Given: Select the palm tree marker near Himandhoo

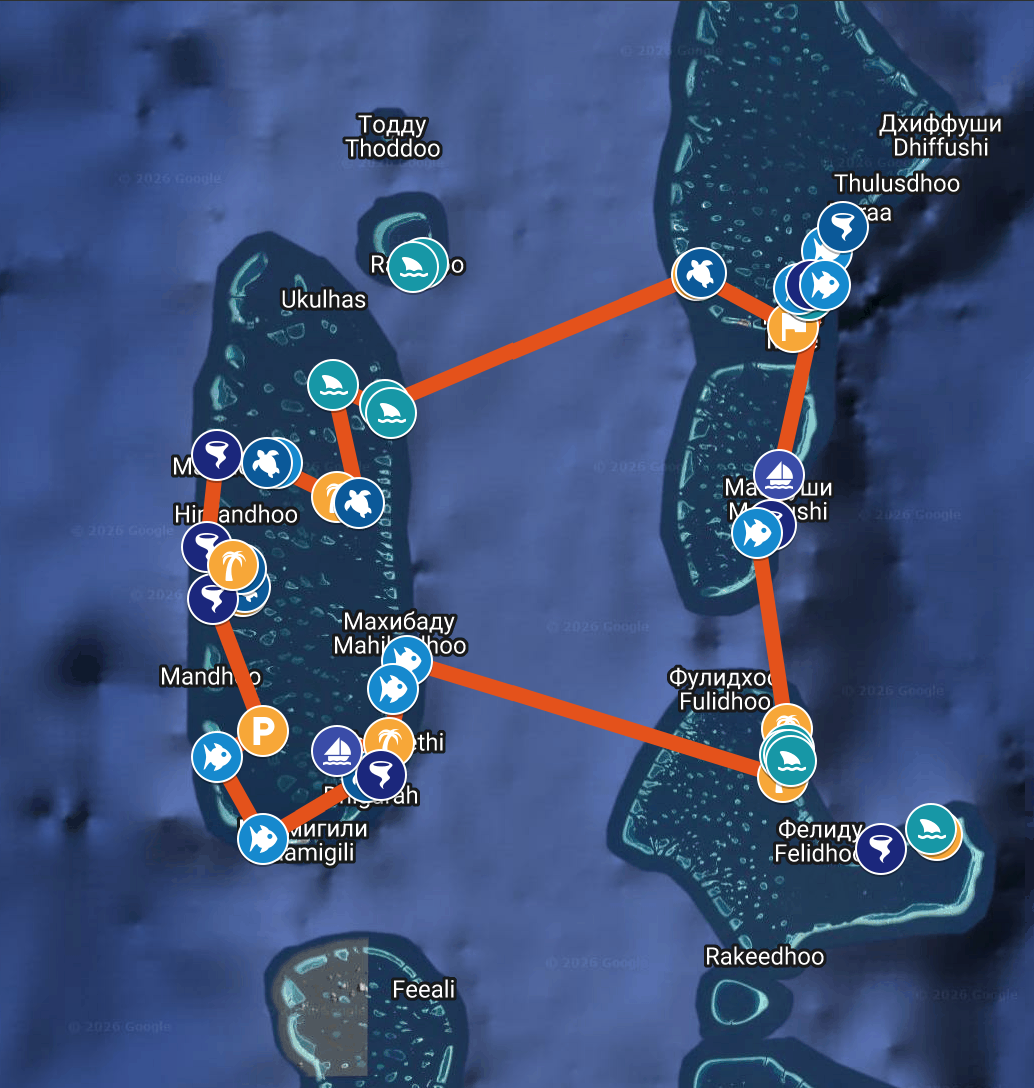Looking at the screenshot, I should (x=233, y=568).
